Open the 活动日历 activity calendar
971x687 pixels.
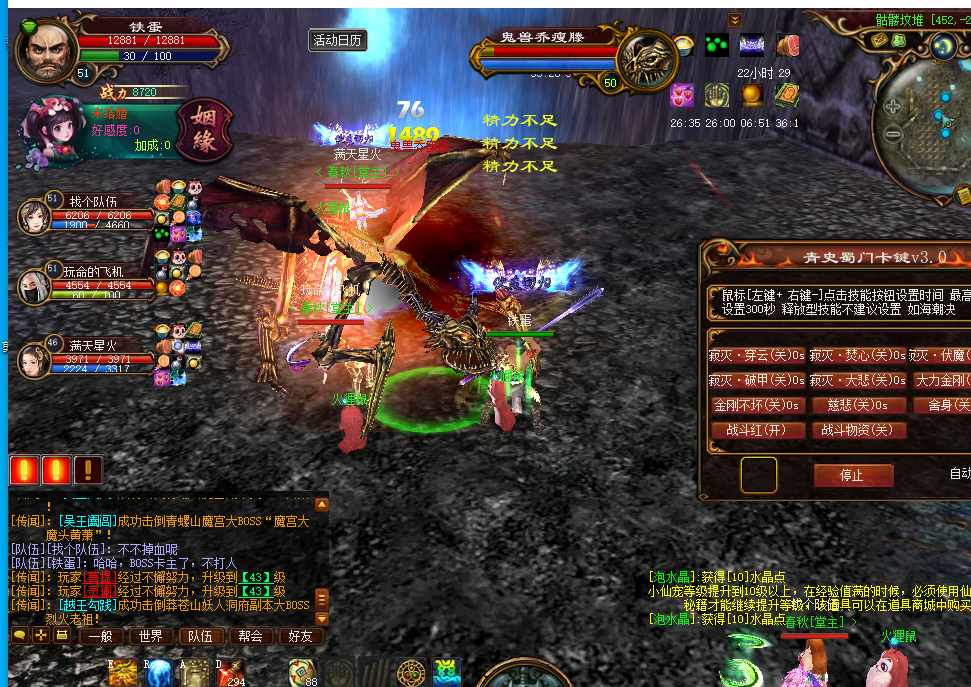click(337, 41)
